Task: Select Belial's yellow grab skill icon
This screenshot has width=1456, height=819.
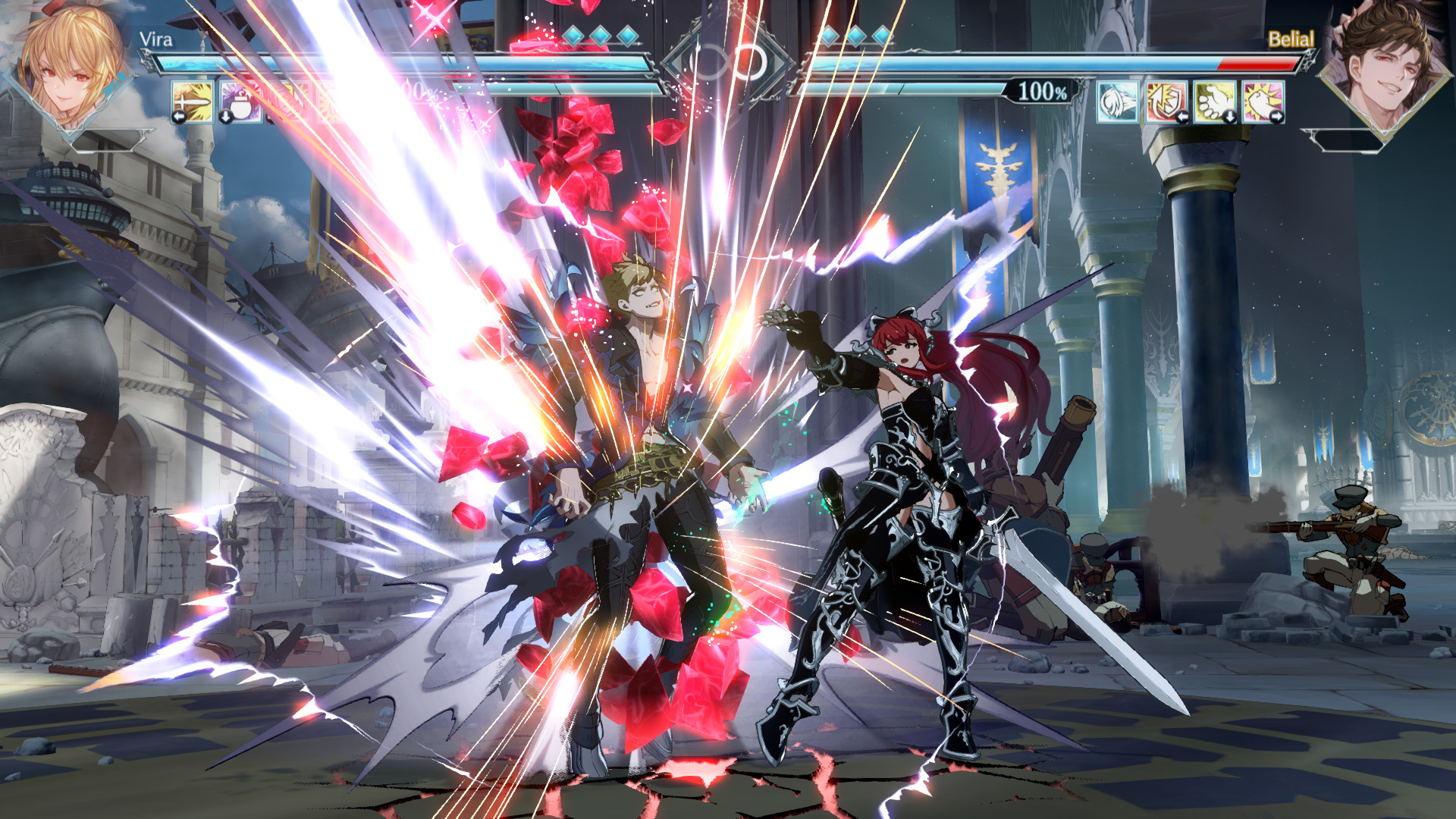Action: tap(1213, 101)
